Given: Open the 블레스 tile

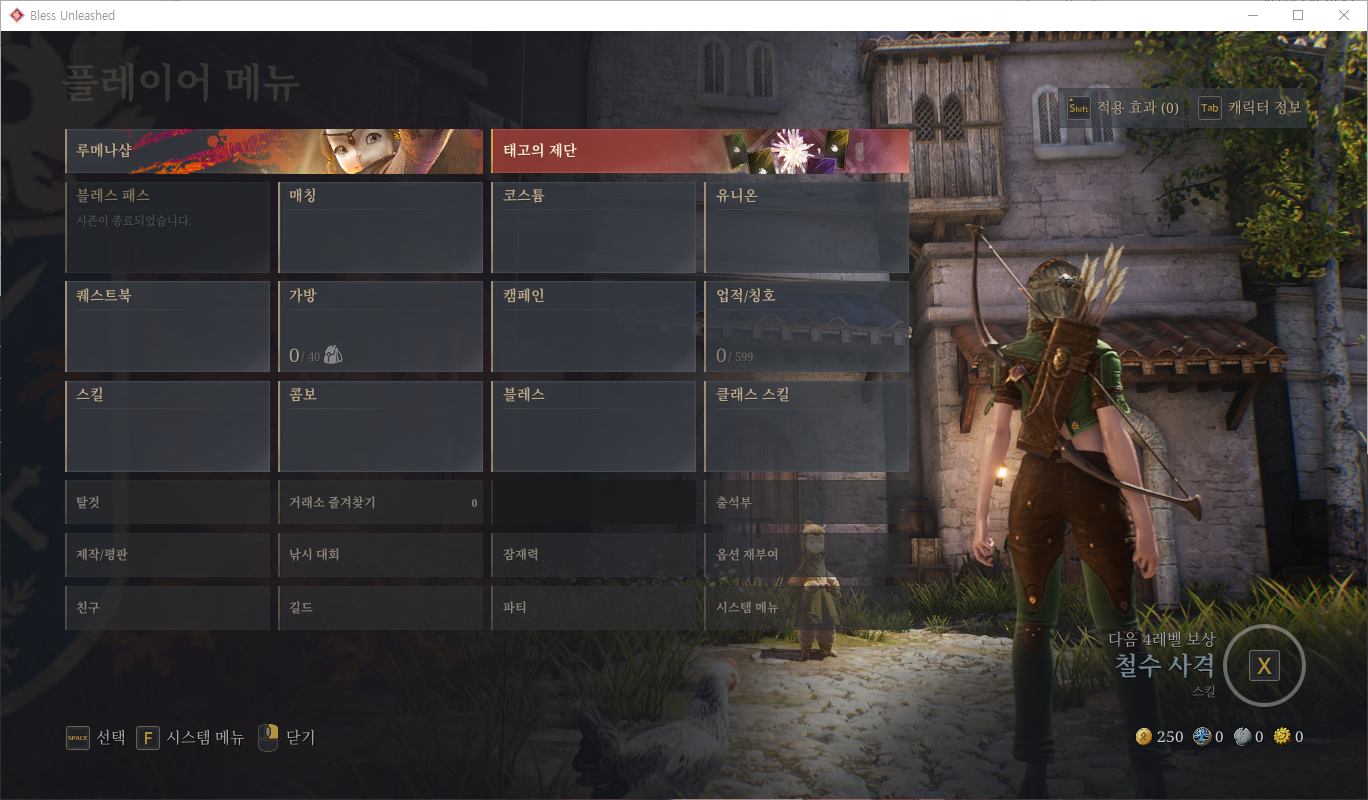Looking at the screenshot, I should point(593,426).
